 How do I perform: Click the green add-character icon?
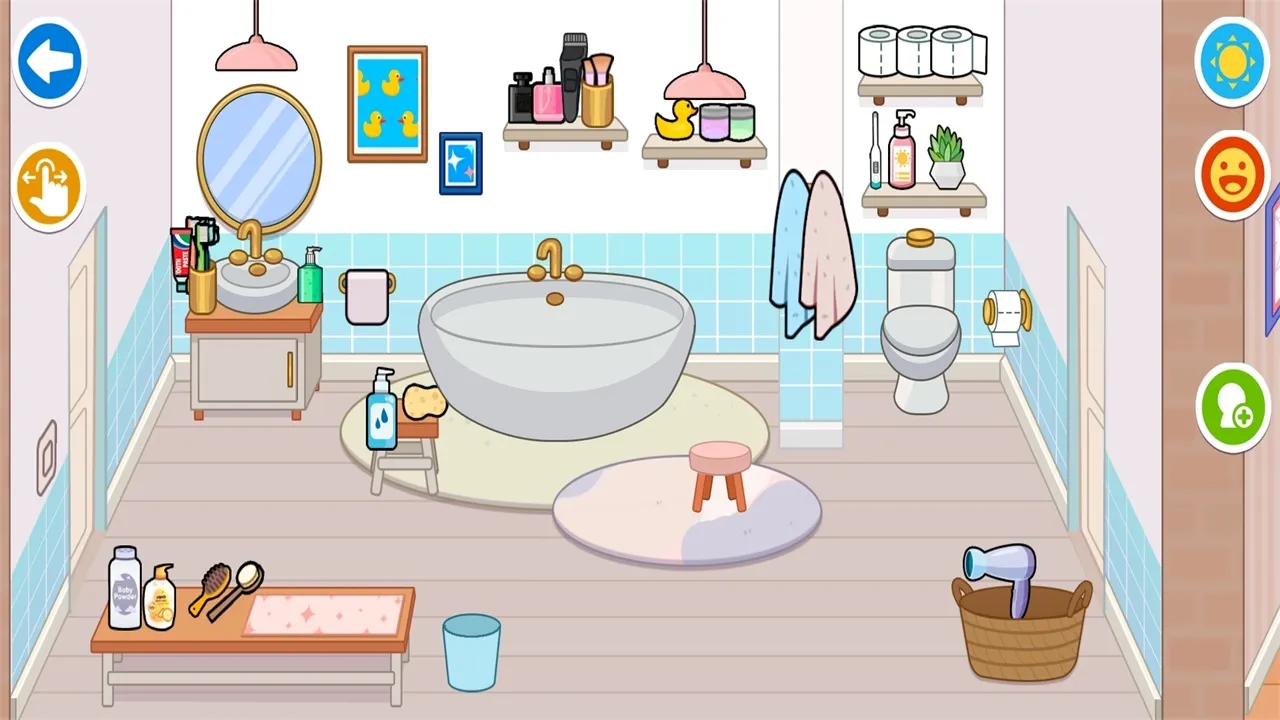(1232, 410)
